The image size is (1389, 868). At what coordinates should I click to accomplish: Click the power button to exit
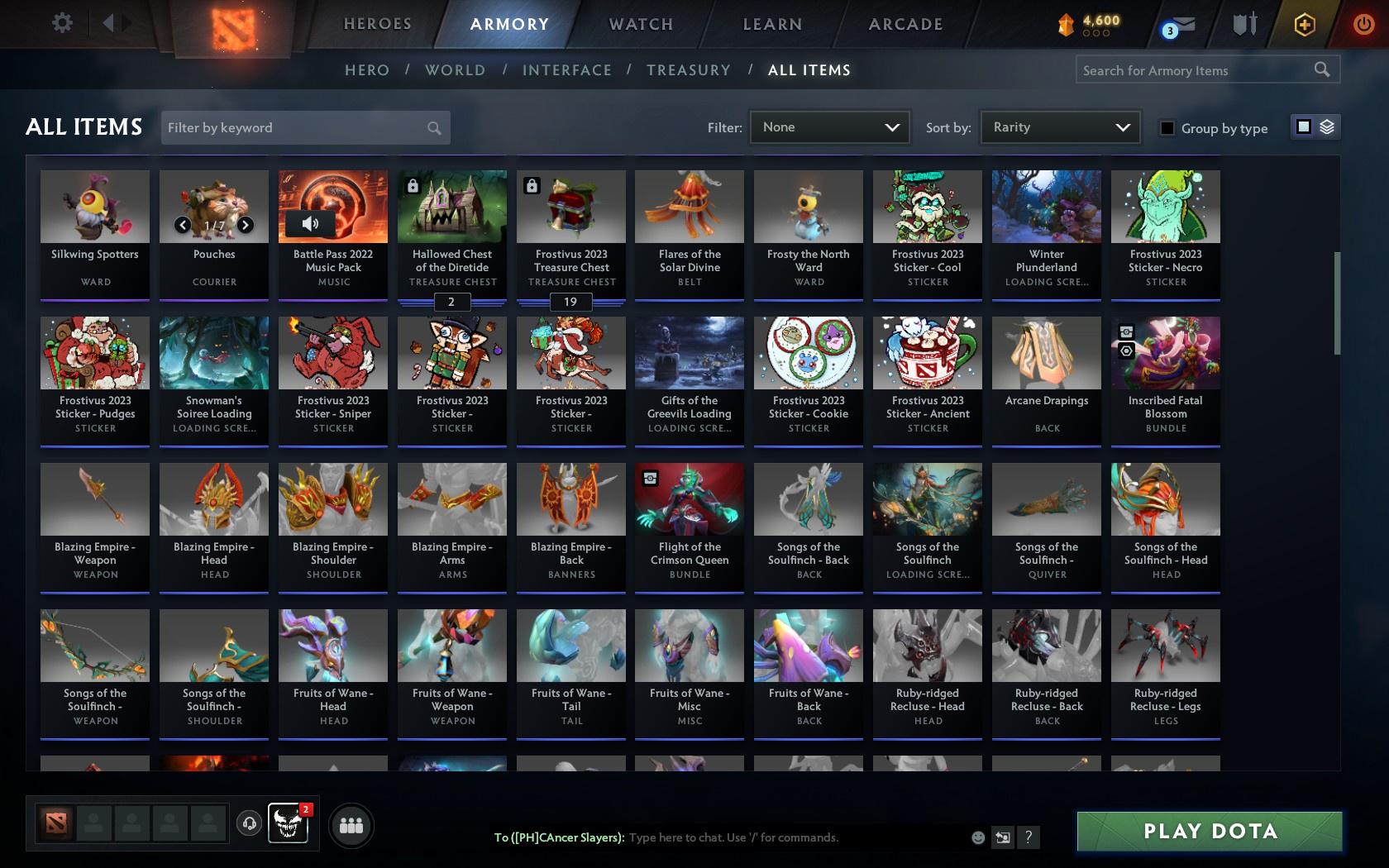[1363, 22]
